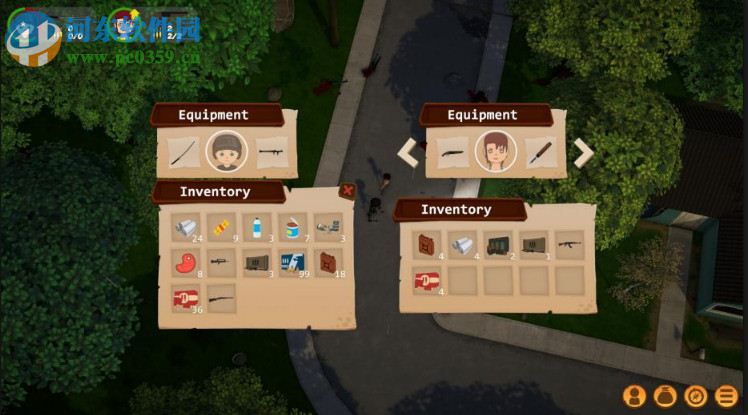Select the knife equipment slot

541,152
